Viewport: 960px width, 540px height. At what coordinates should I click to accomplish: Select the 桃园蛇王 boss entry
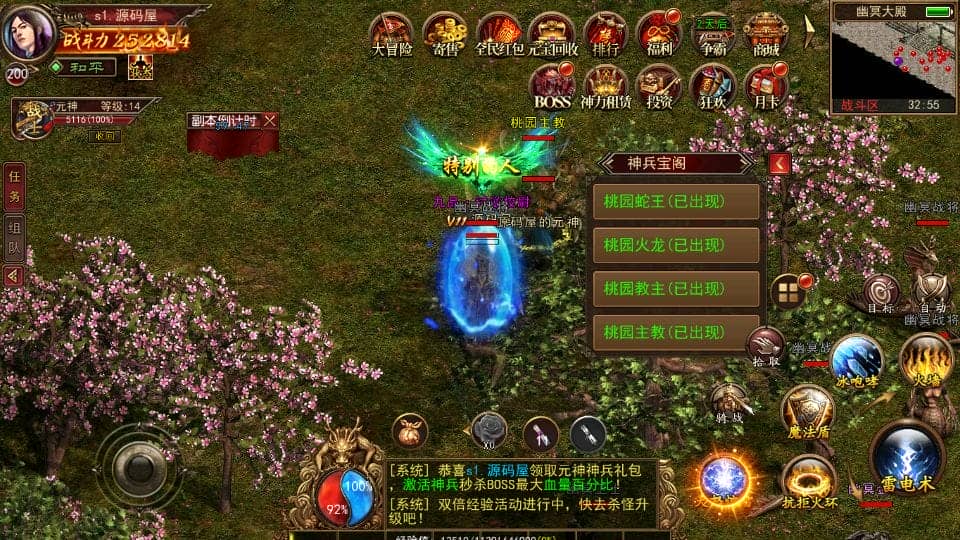coord(676,201)
